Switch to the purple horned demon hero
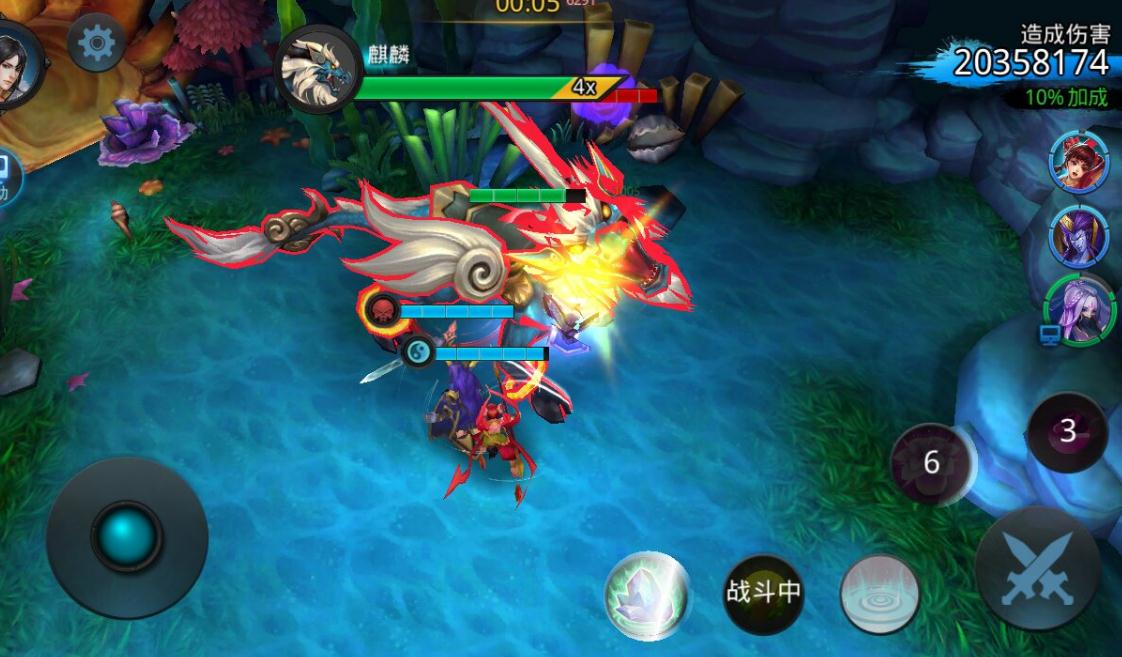The image size is (1122, 657). point(1078,236)
